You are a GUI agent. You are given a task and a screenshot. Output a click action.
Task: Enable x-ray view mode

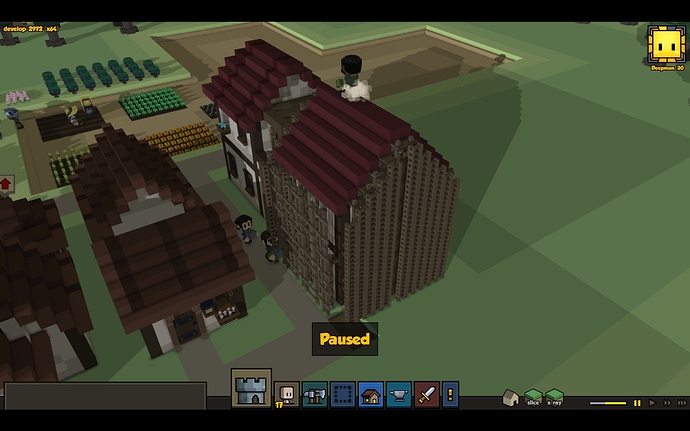click(x=554, y=397)
